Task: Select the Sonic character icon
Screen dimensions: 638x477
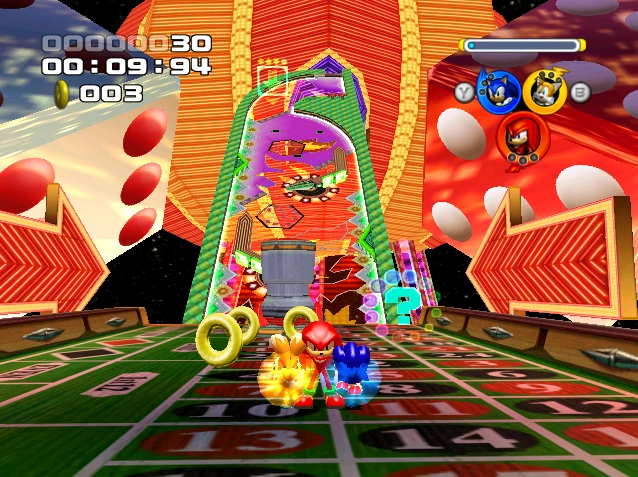Action: tap(498, 91)
